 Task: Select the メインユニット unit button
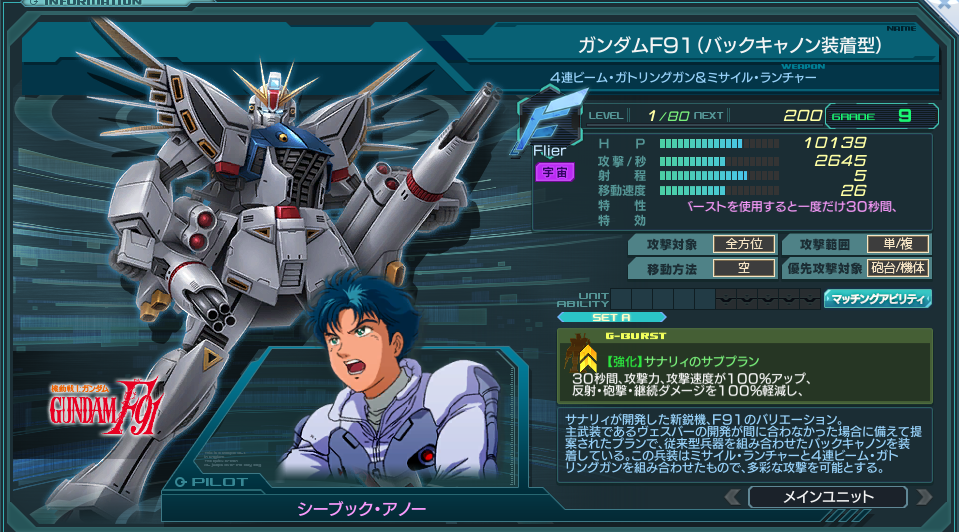pyautogui.click(x=826, y=497)
